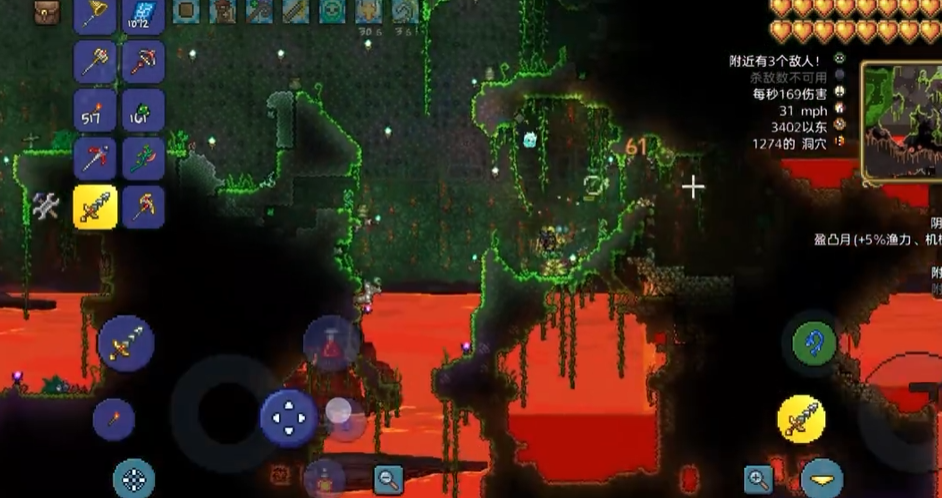Activate the green grappling hook button
The image size is (942, 498).
814,343
